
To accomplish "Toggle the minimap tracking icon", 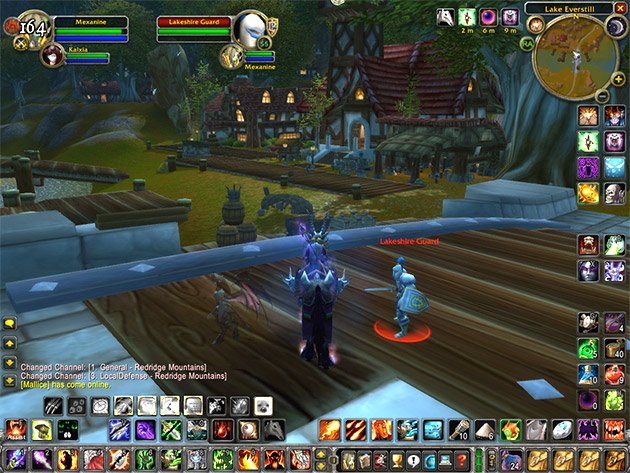I will 536,25.
